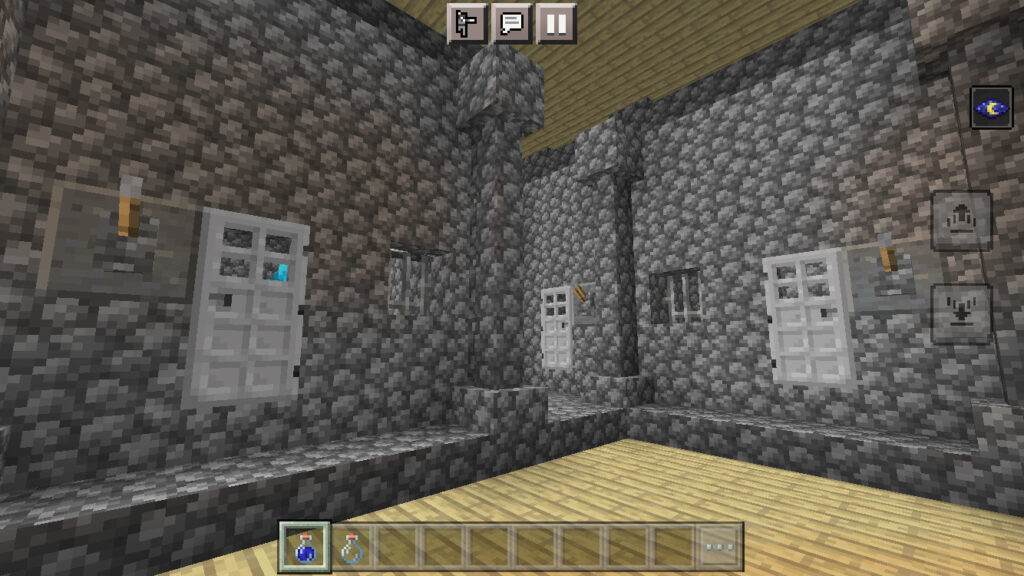The width and height of the screenshot is (1024, 576).
Task: Tap the emote button beside chat
Action: click(x=467, y=22)
